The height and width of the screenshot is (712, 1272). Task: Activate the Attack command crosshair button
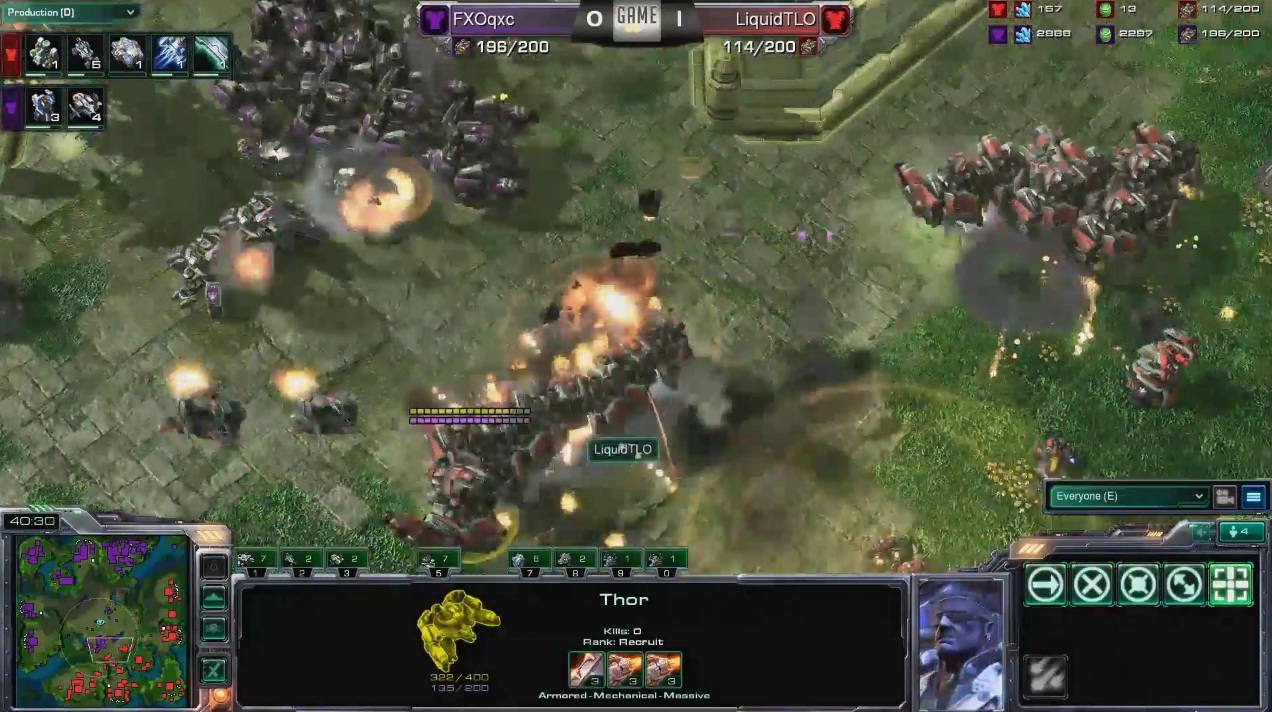click(x=1230, y=585)
